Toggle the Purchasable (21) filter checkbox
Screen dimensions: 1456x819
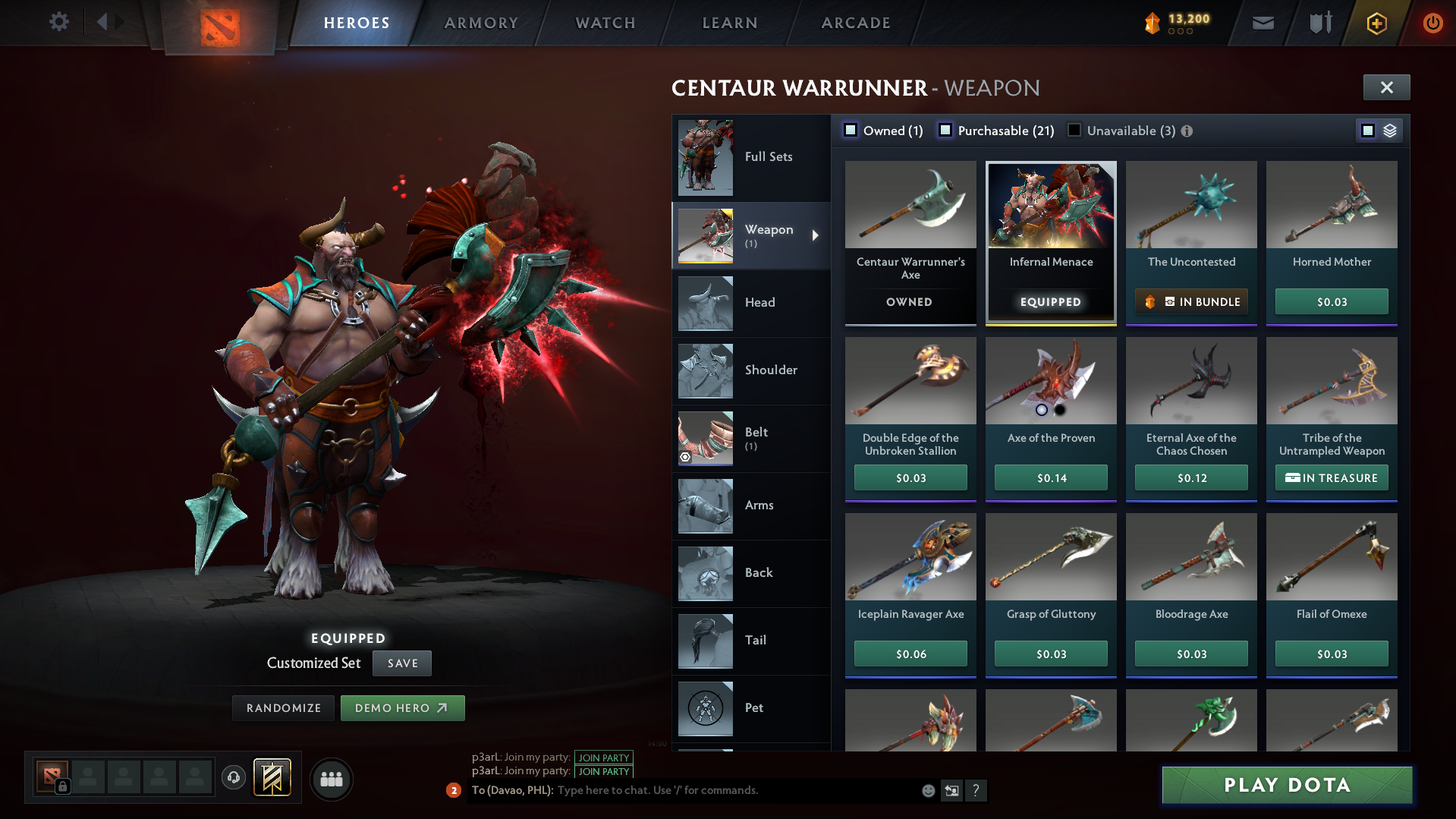pos(945,131)
